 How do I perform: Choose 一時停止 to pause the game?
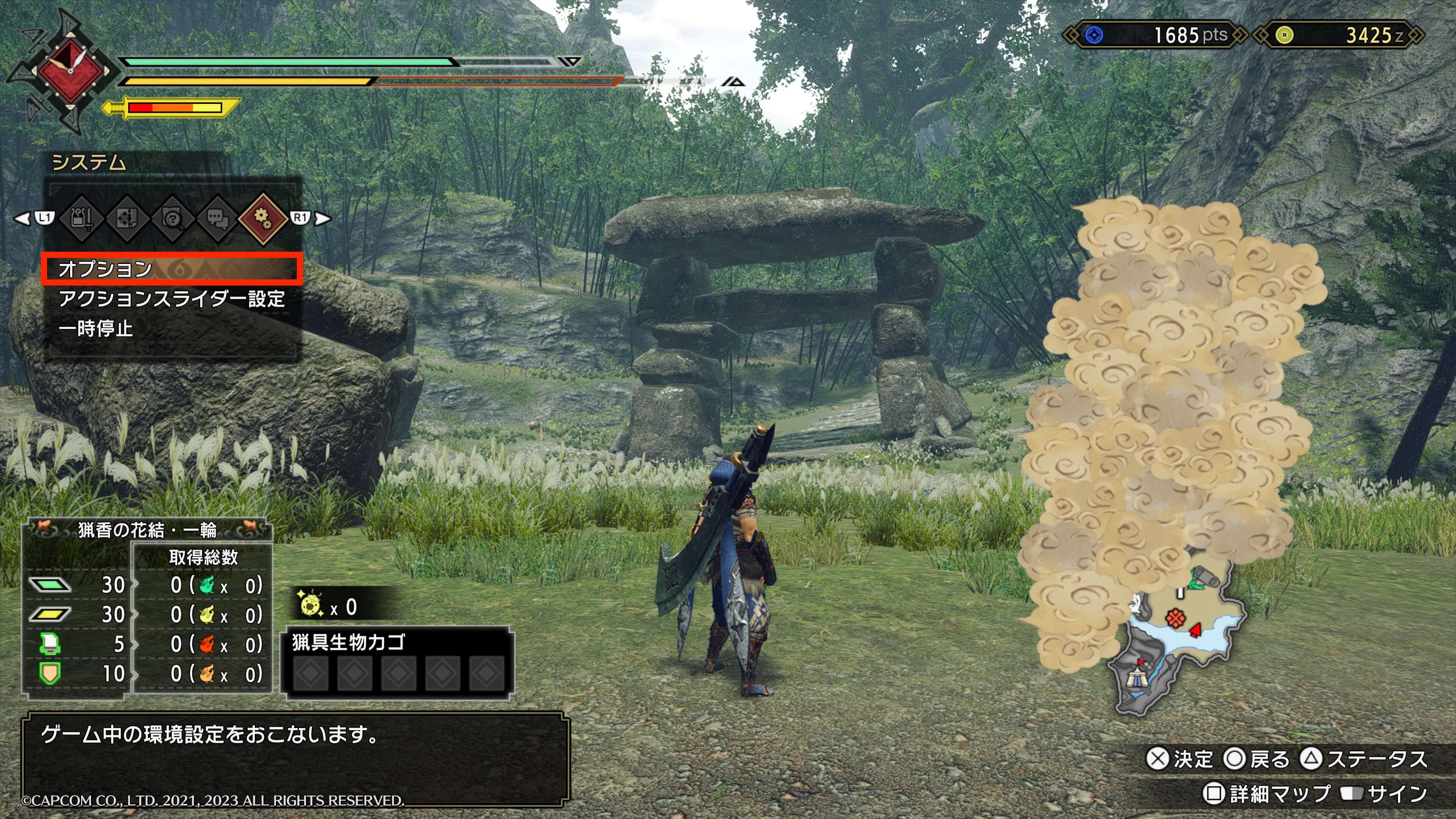click(x=96, y=328)
